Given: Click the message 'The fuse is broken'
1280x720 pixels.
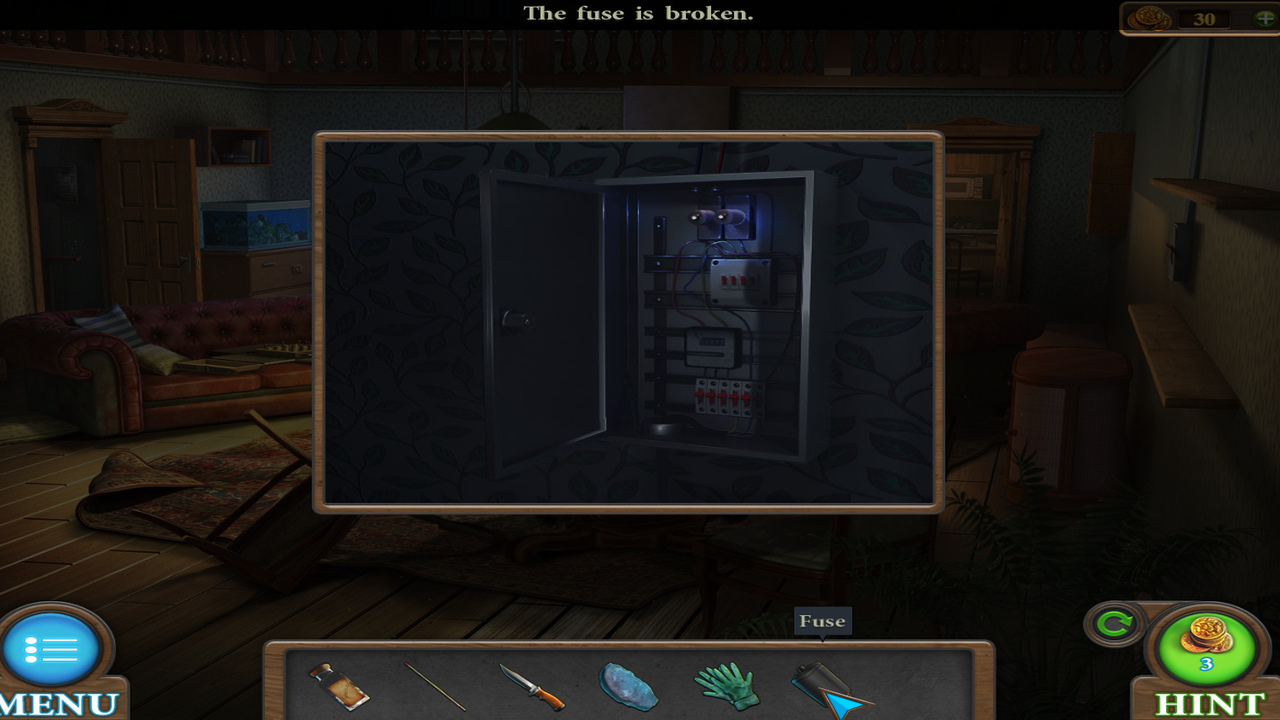Looking at the screenshot, I should 640,14.
